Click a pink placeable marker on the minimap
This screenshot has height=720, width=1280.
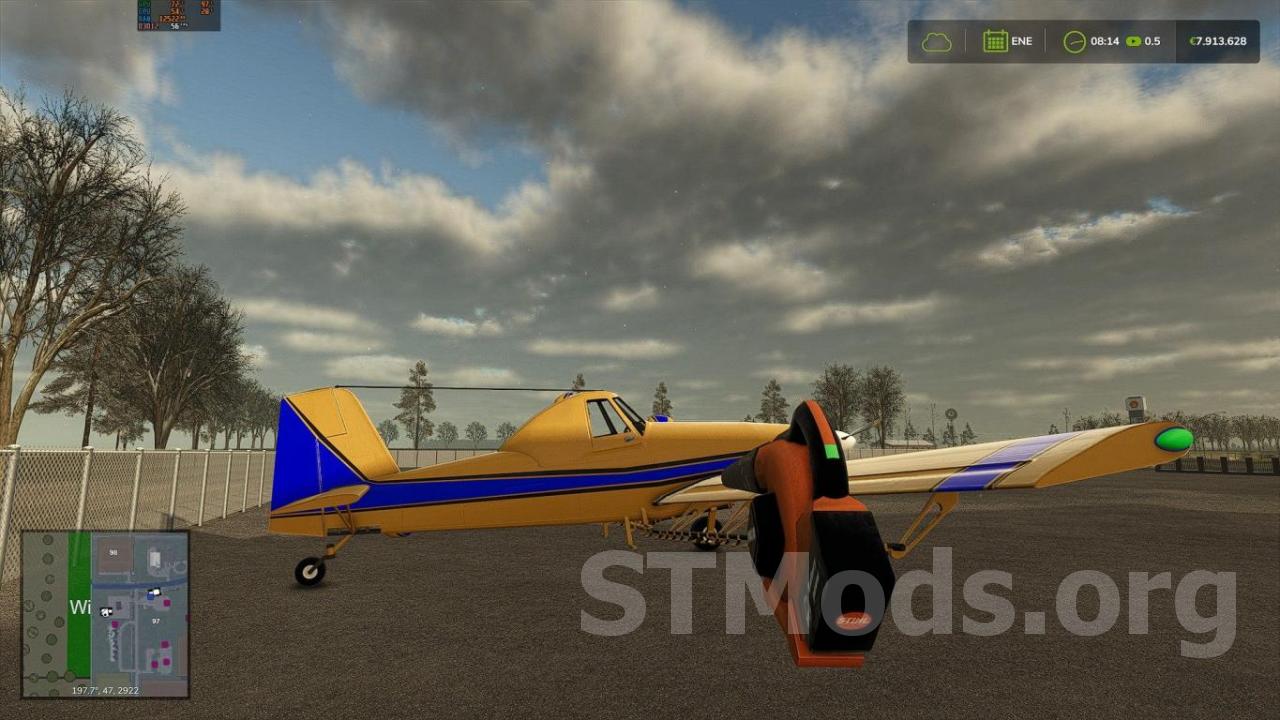click(x=166, y=603)
